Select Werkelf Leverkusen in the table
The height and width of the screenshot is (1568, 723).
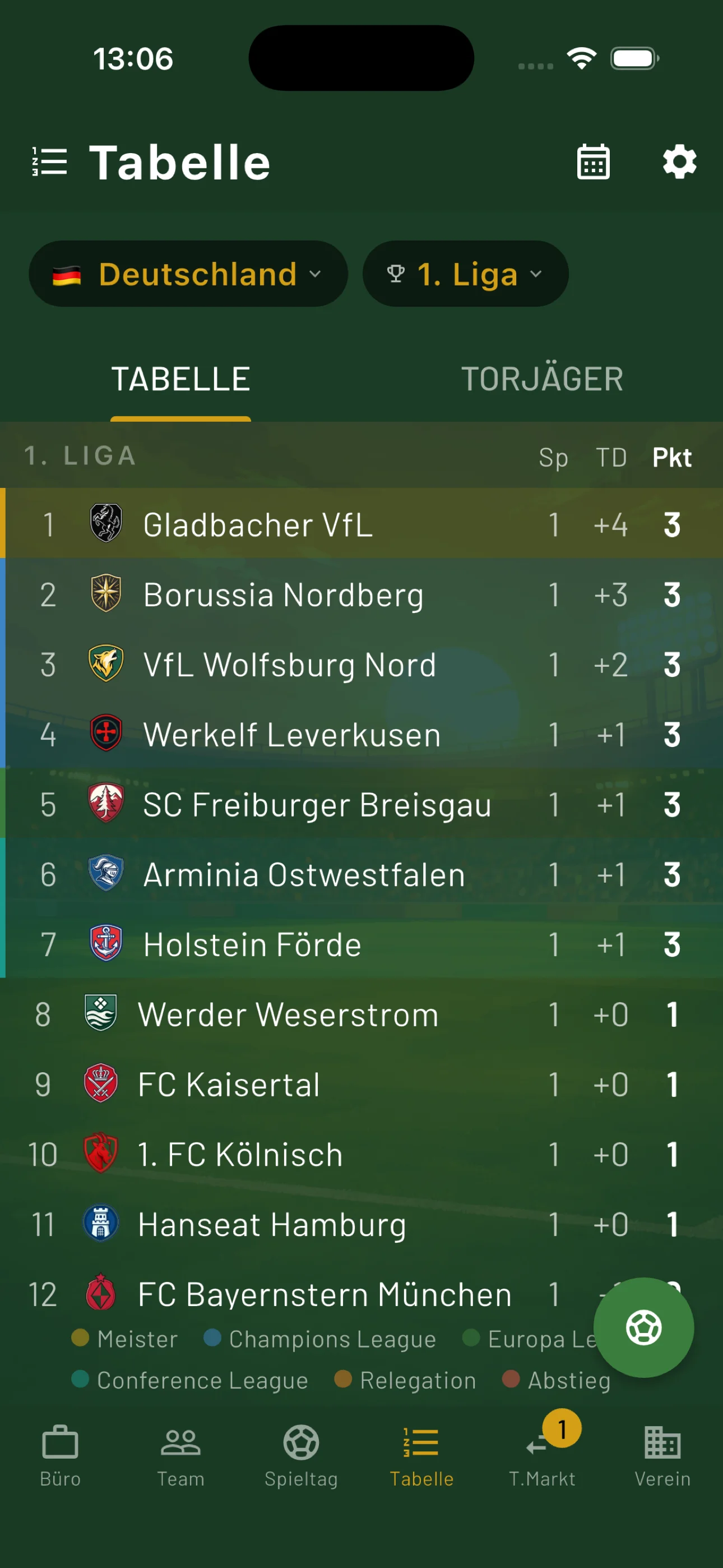(361, 734)
